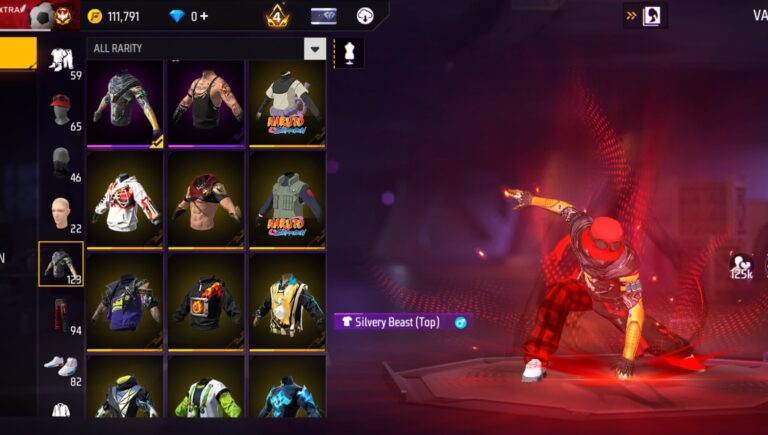Equip the white hoodie with red mask
Viewport: 768px width, 435px height.
point(125,198)
